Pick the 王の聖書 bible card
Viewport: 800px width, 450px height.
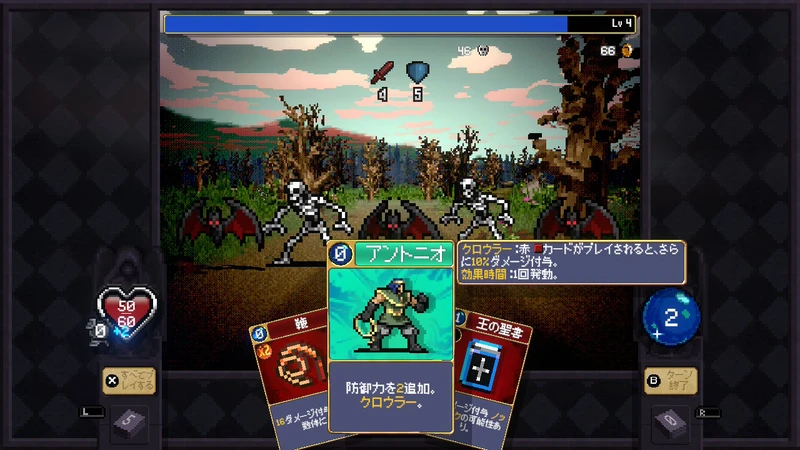tap(490, 370)
